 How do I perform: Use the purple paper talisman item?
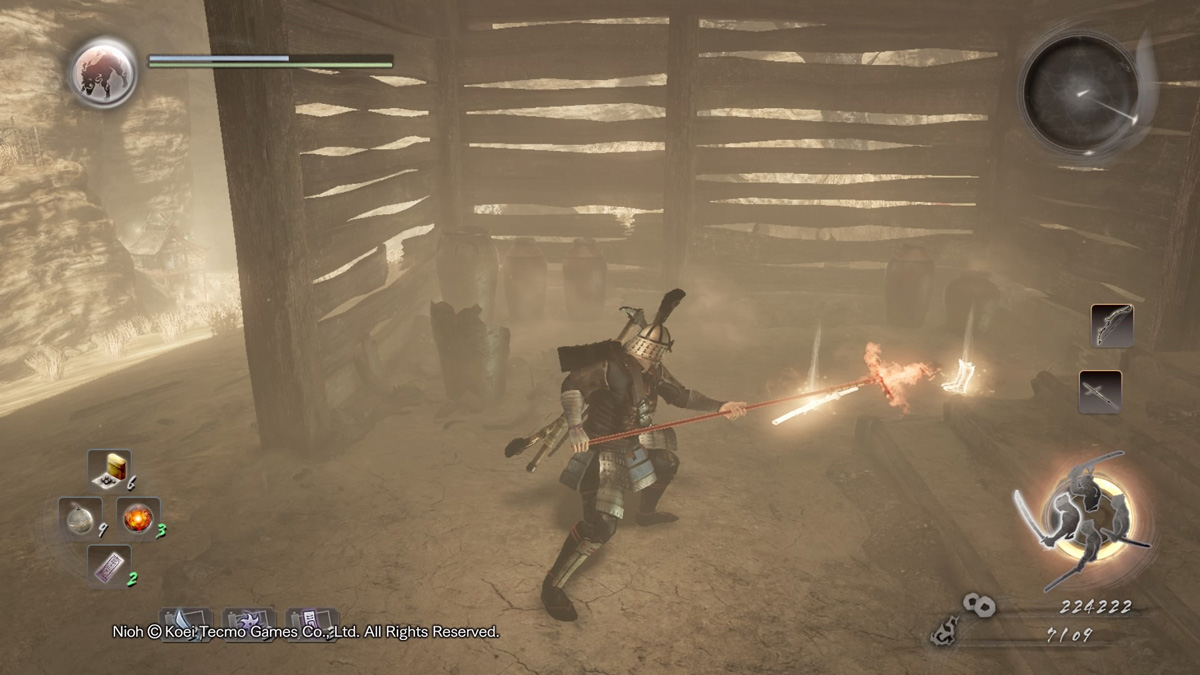pos(108,565)
